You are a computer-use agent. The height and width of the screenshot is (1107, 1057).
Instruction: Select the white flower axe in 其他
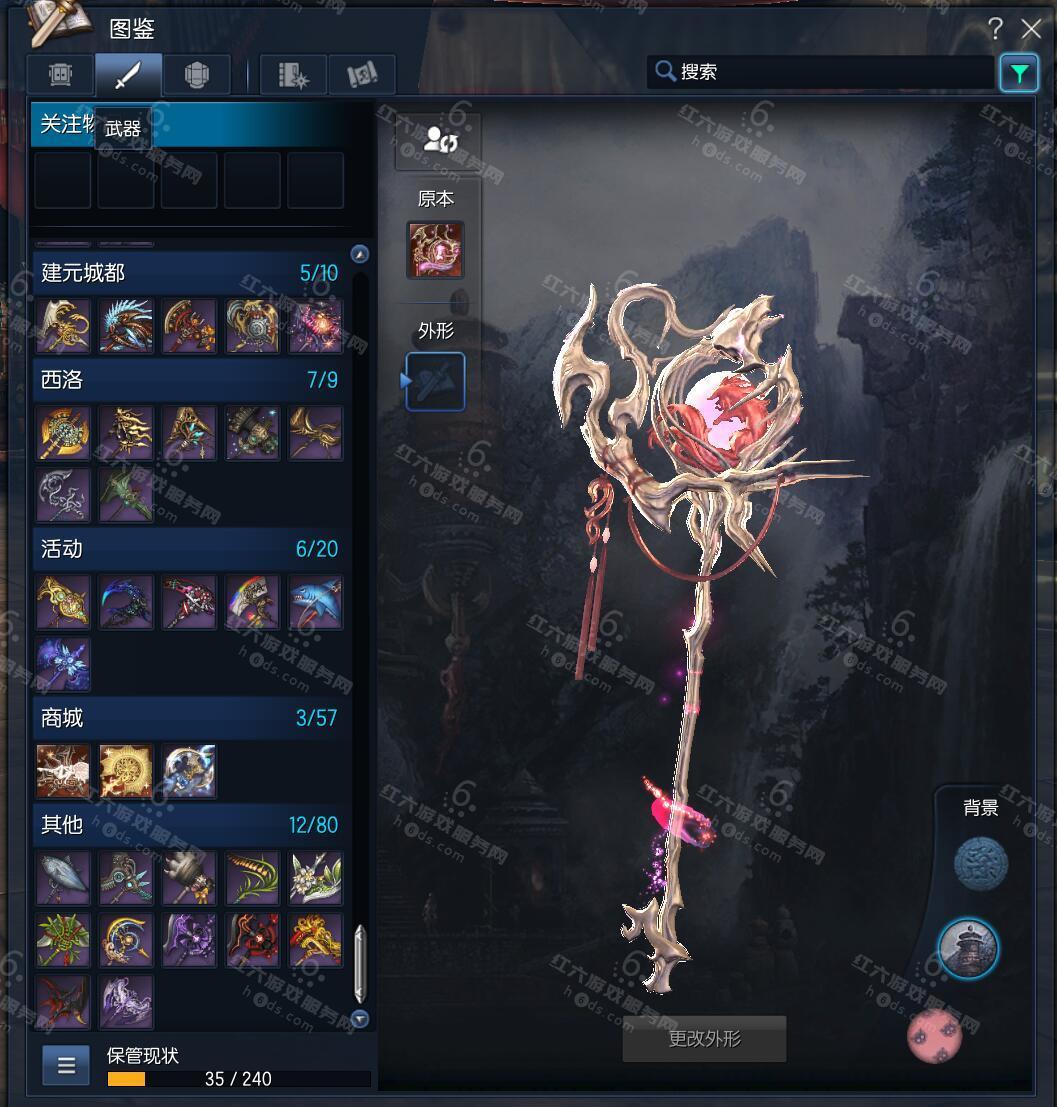click(316, 878)
